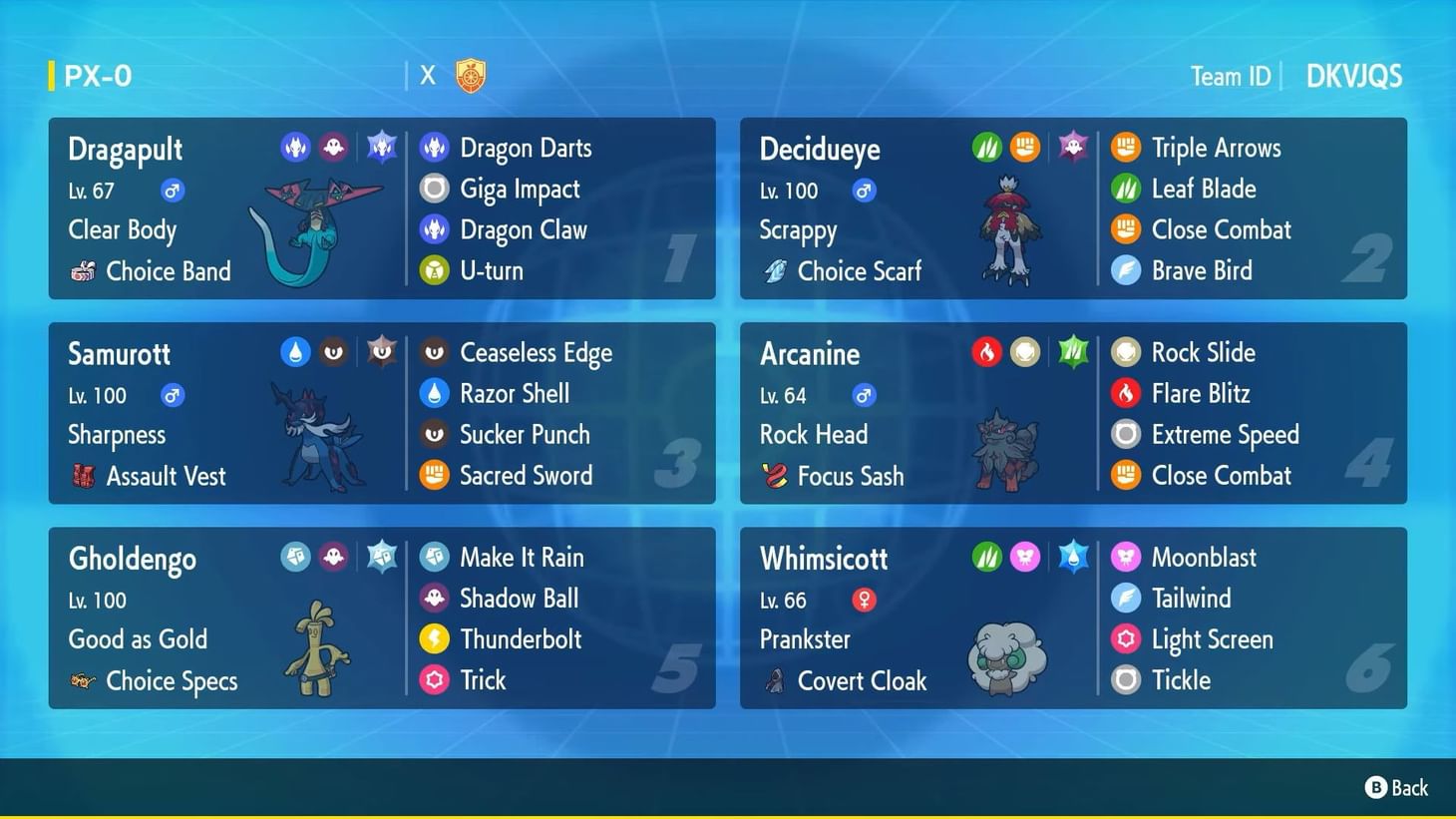1456x819 pixels.
Task: Select the Choice Band item icon on Dragapult
Action: click(x=82, y=270)
